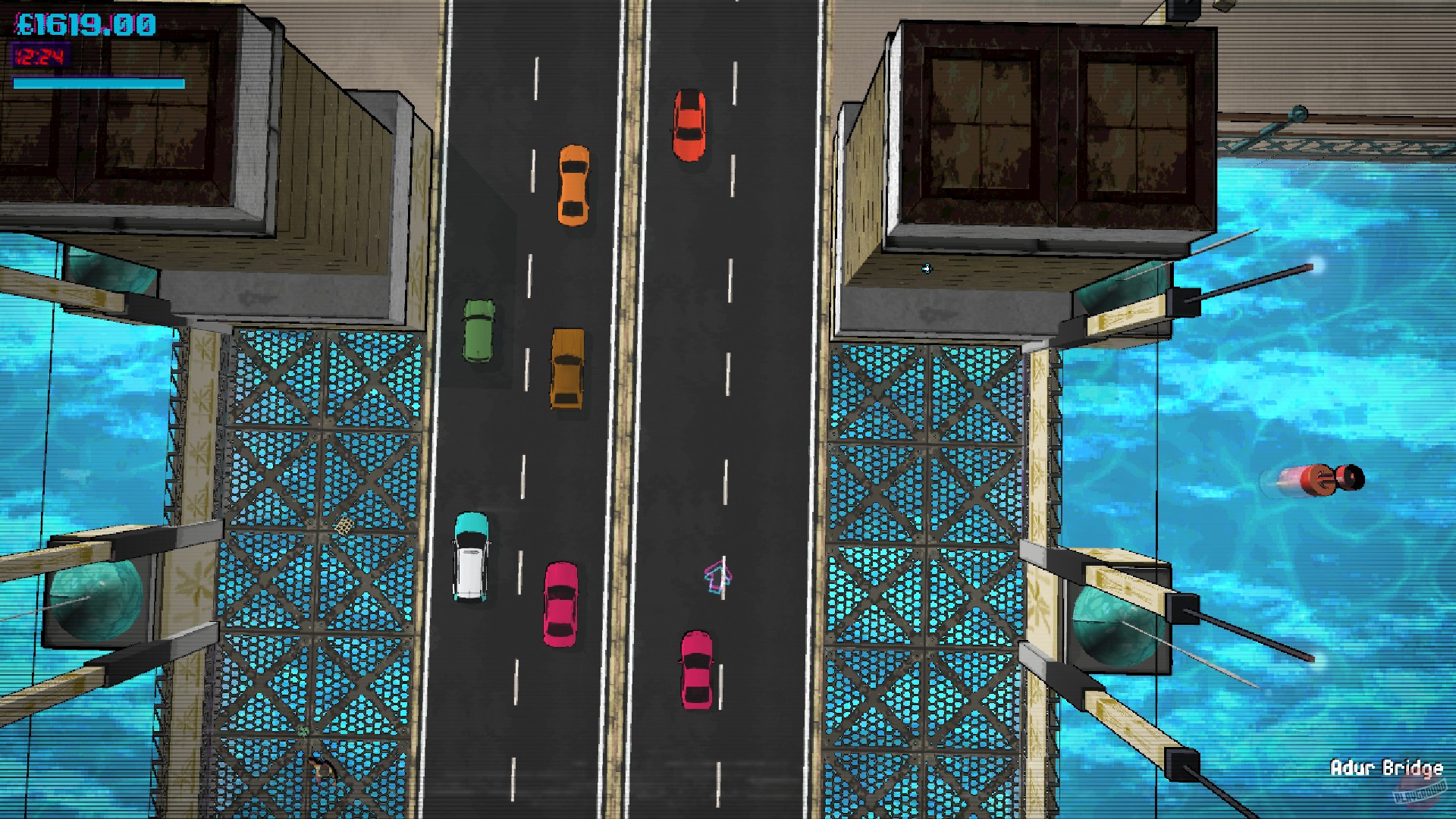1456x819 pixels.
Task: Click the cyan progress bar below the timer
Action: pyautogui.click(x=99, y=81)
